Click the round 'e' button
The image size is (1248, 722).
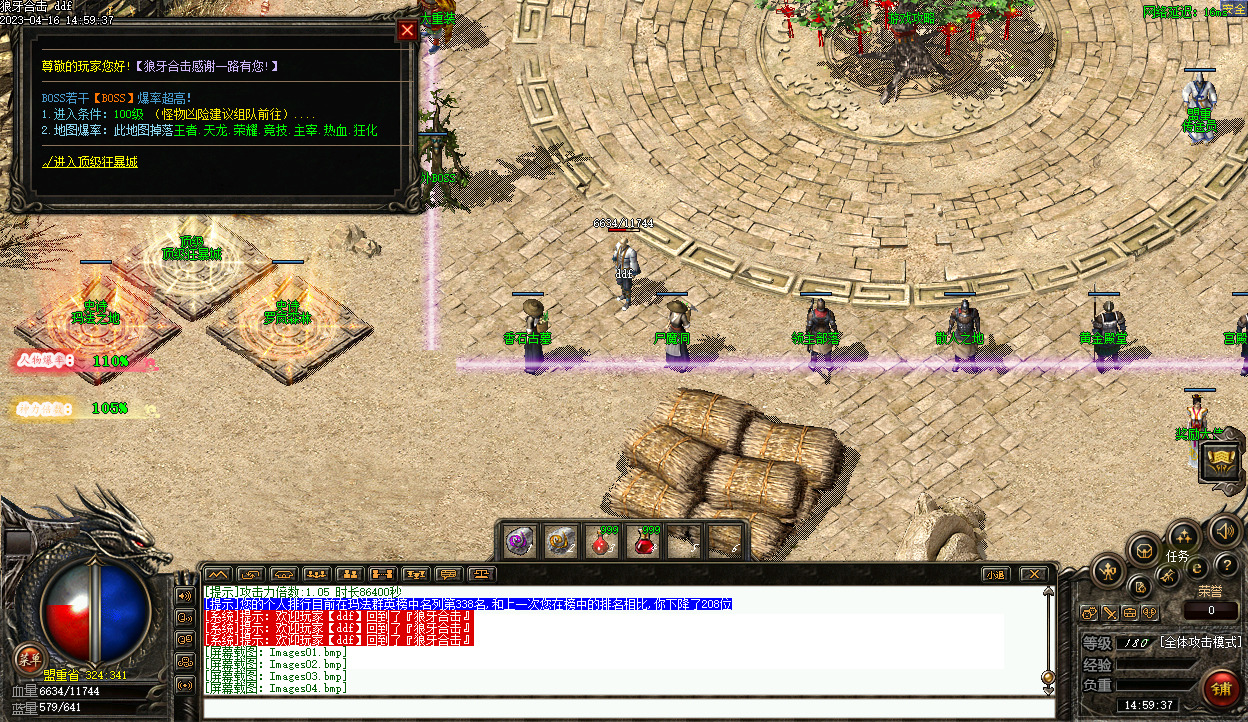coord(1198,567)
